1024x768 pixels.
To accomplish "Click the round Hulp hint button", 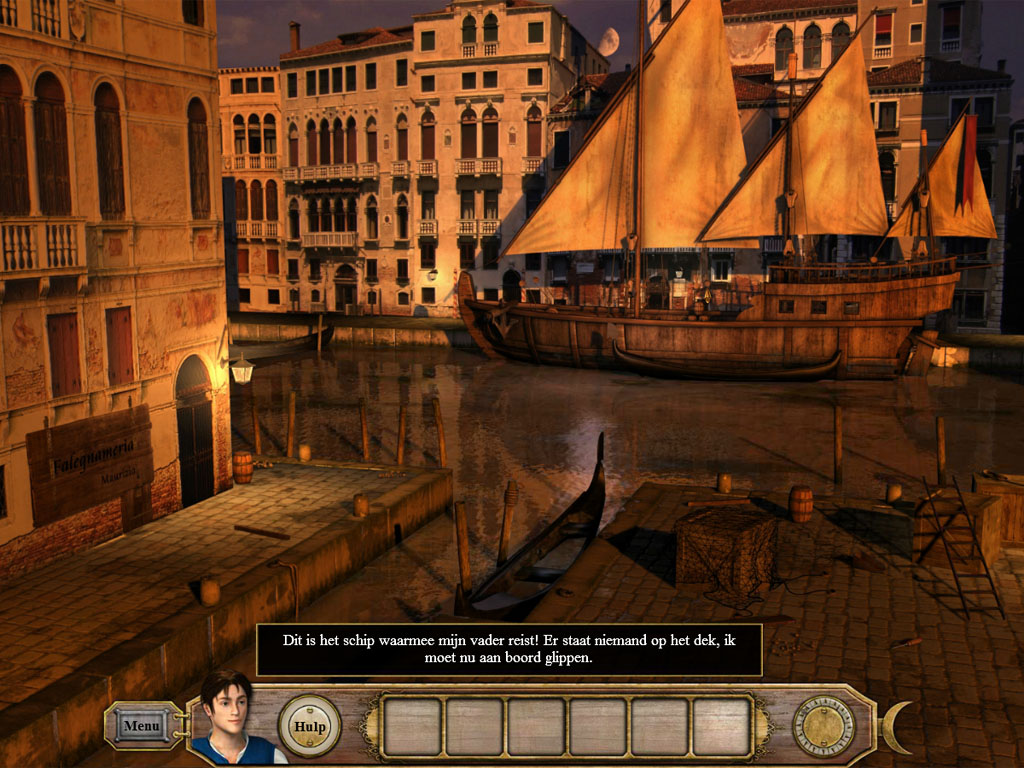I will (x=309, y=726).
